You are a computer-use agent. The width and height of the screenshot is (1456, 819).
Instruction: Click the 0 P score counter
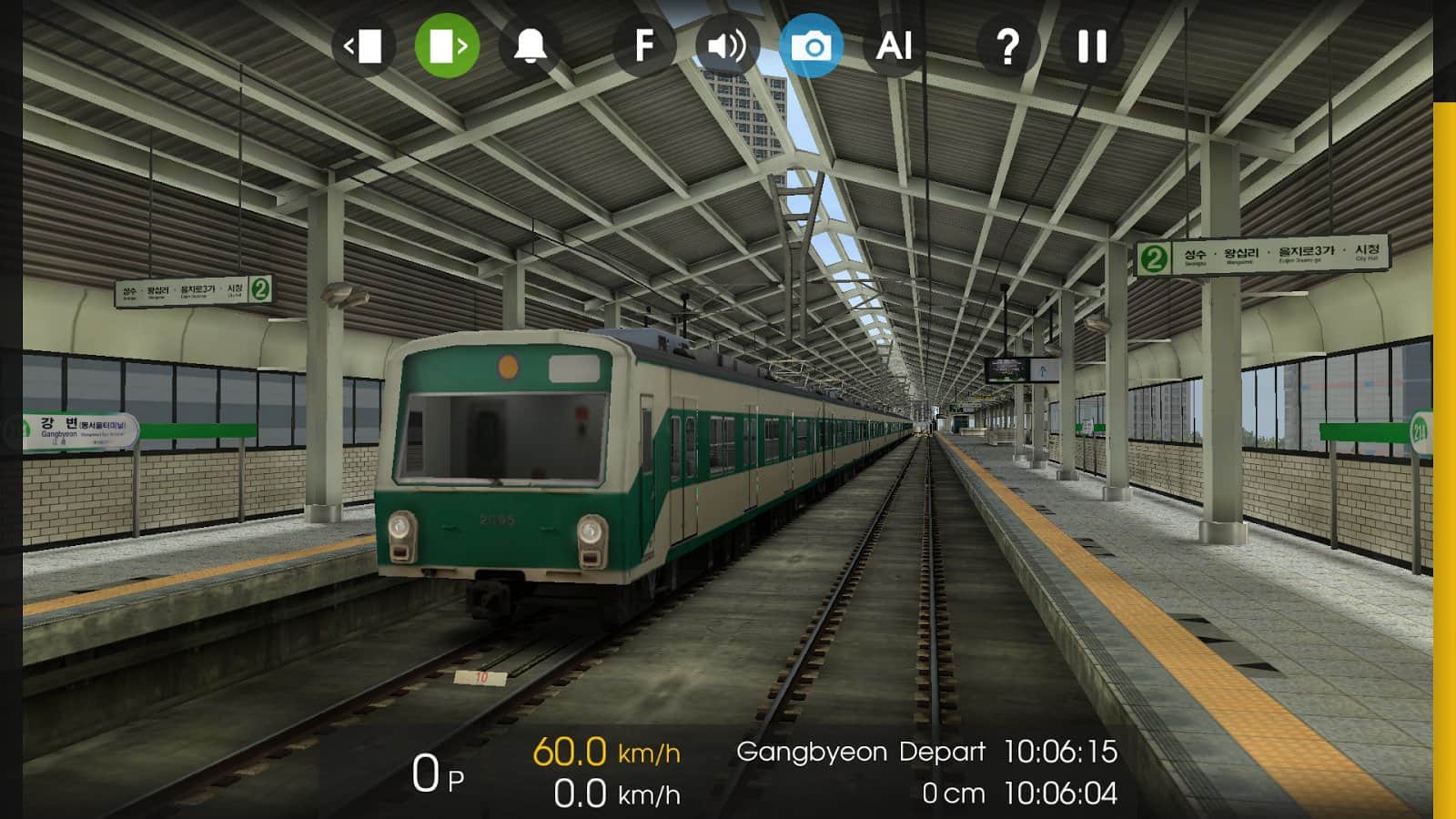[437, 771]
